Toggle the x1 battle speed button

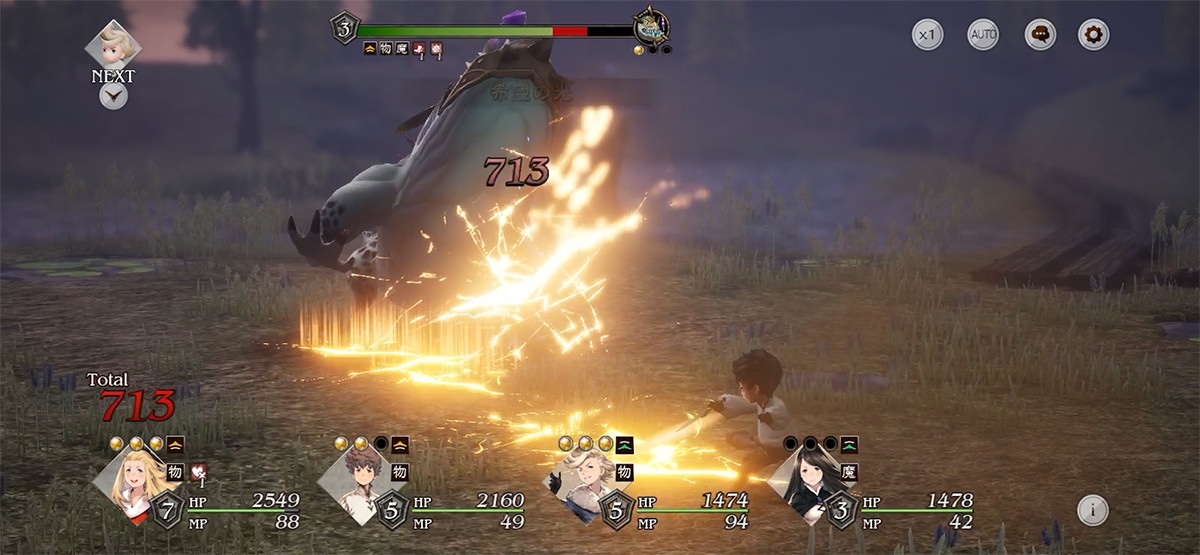pyautogui.click(x=928, y=35)
